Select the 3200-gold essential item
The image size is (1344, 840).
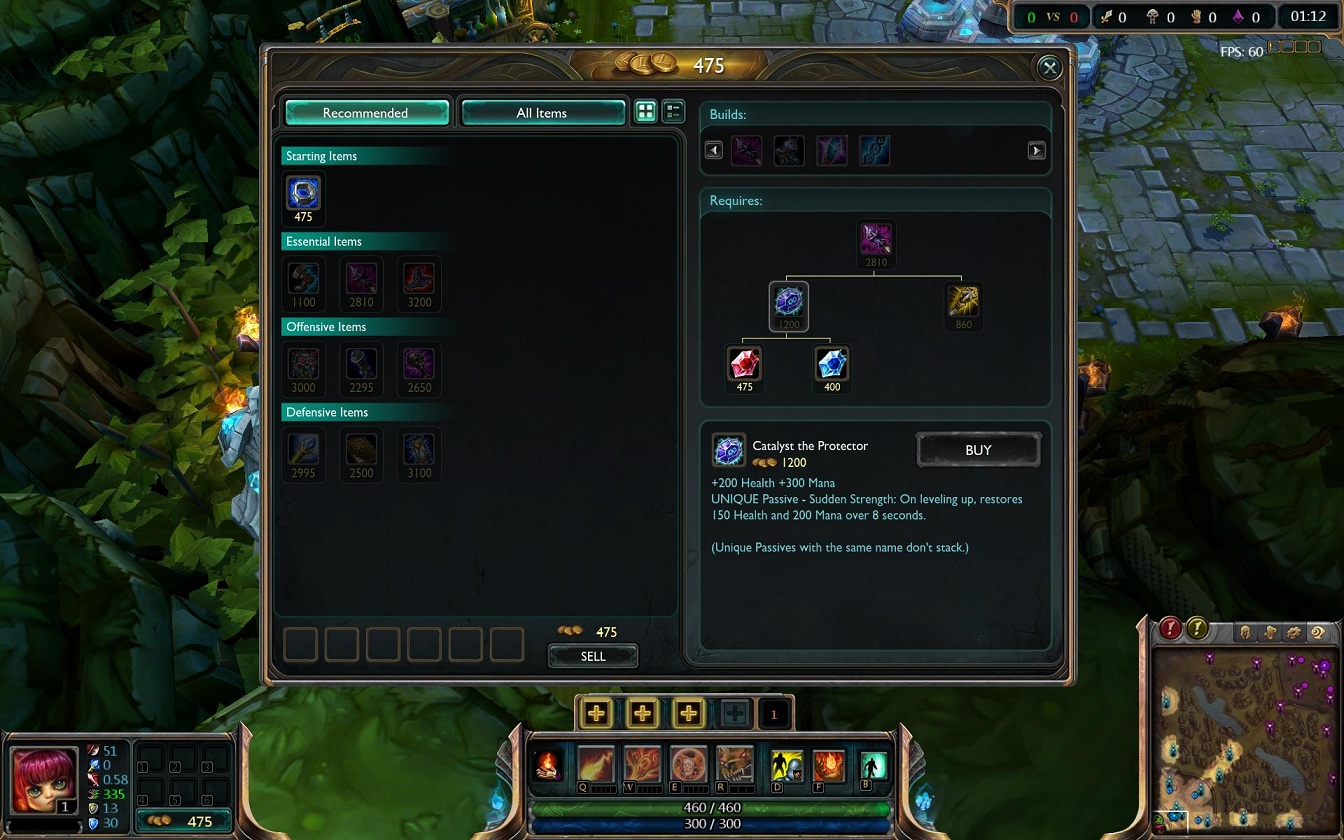pyautogui.click(x=419, y=278)
